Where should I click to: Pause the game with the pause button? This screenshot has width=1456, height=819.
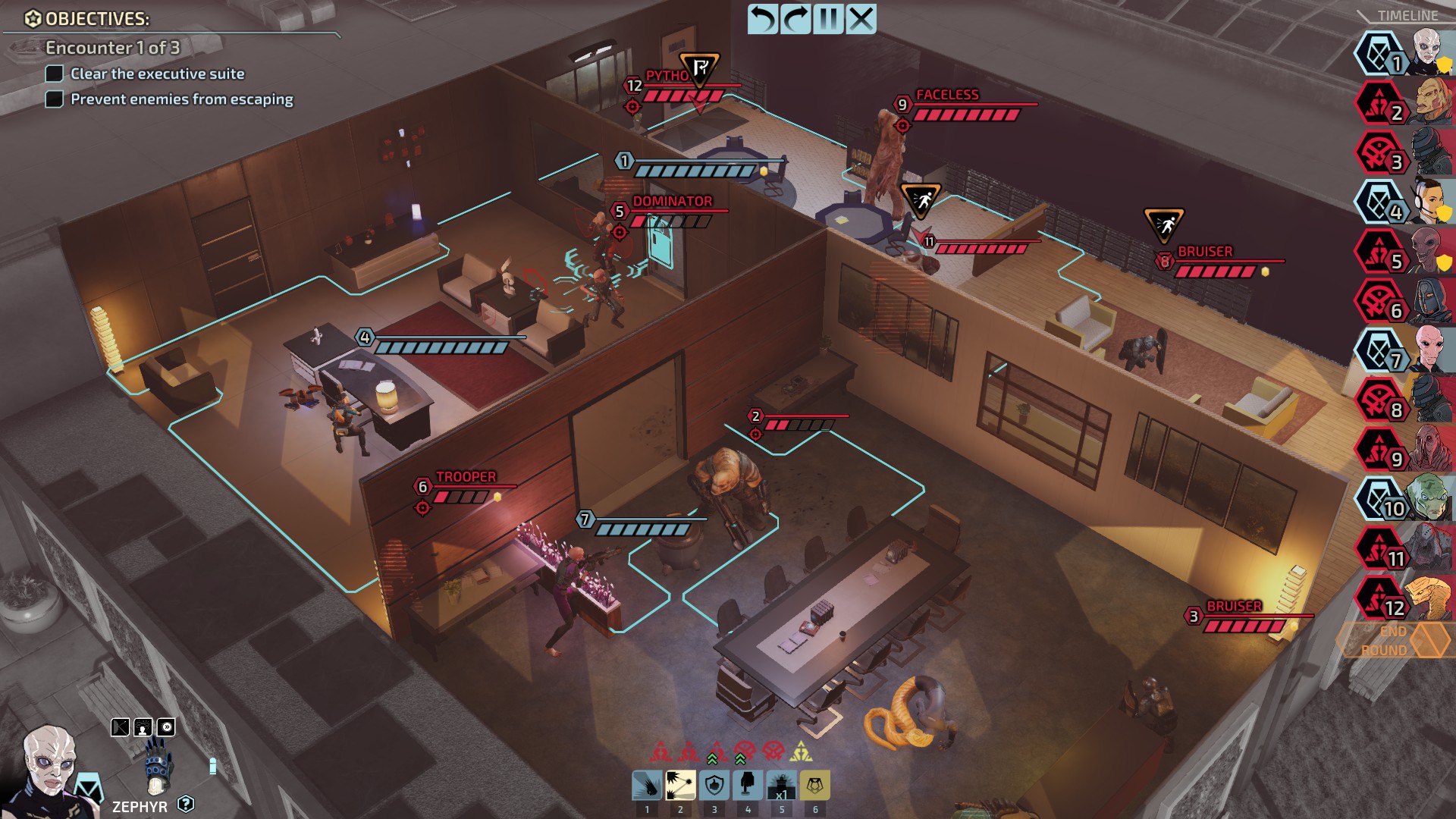(828, 19)
